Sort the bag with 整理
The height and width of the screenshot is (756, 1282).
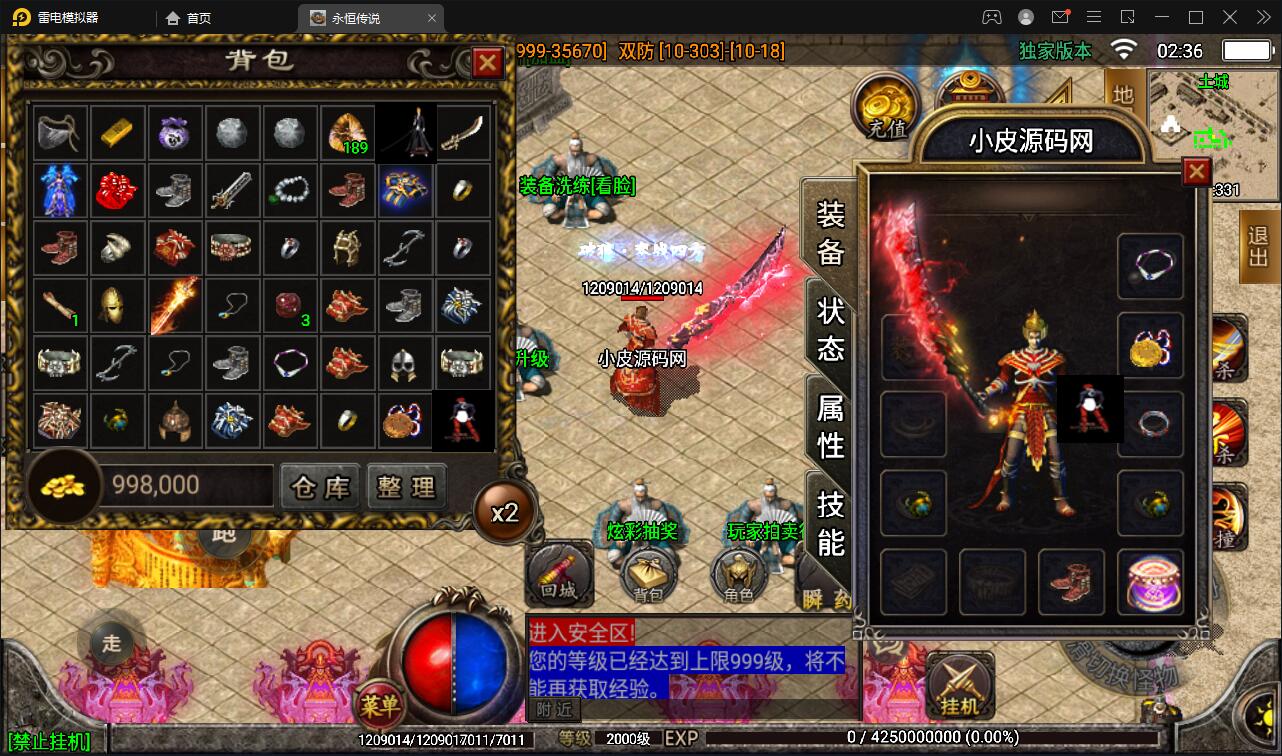pyautogui.click(x=406, y=487)
